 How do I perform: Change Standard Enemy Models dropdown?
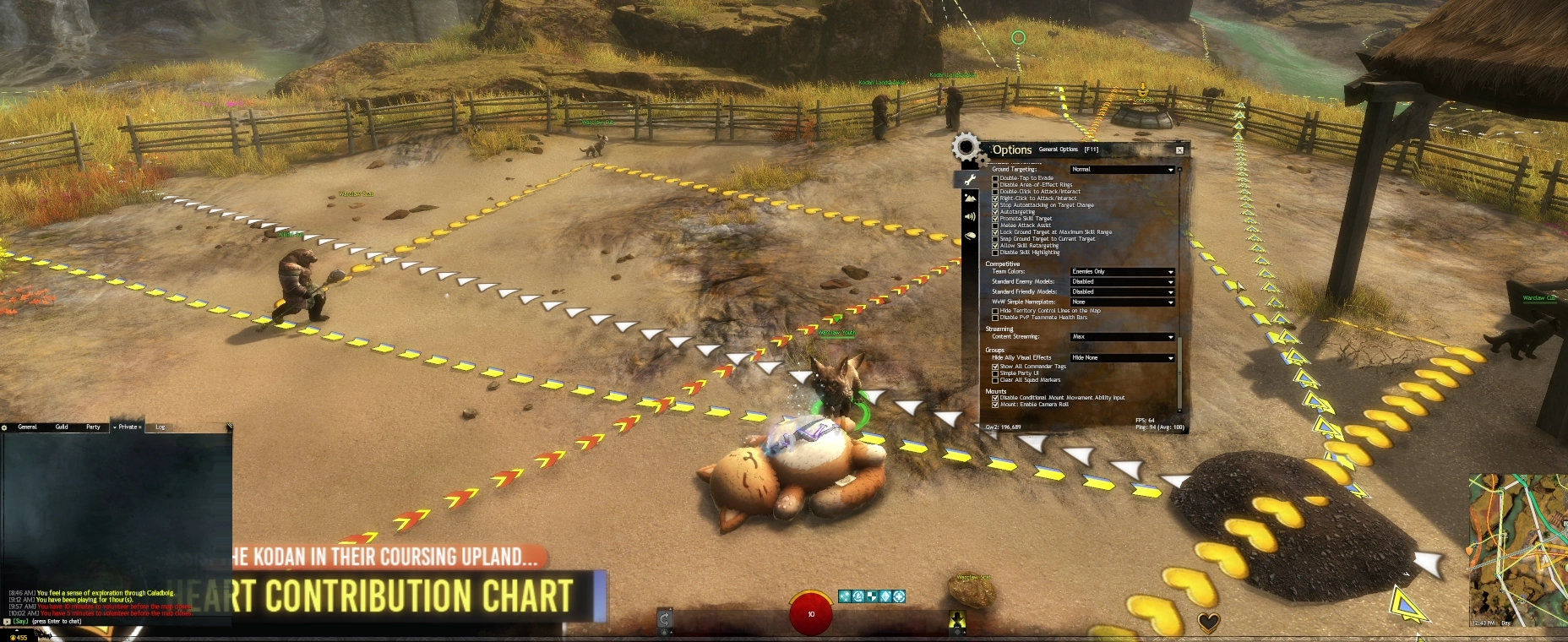pos(1122,282)
